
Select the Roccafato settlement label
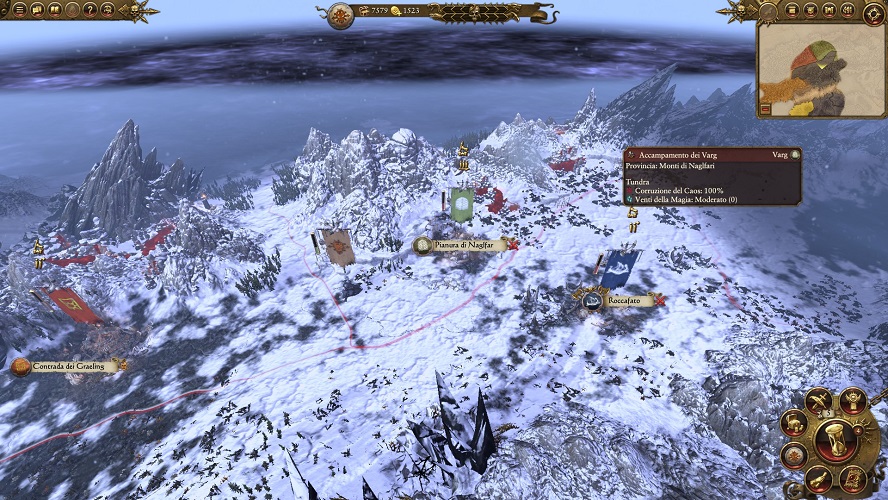tap(624, 299)
